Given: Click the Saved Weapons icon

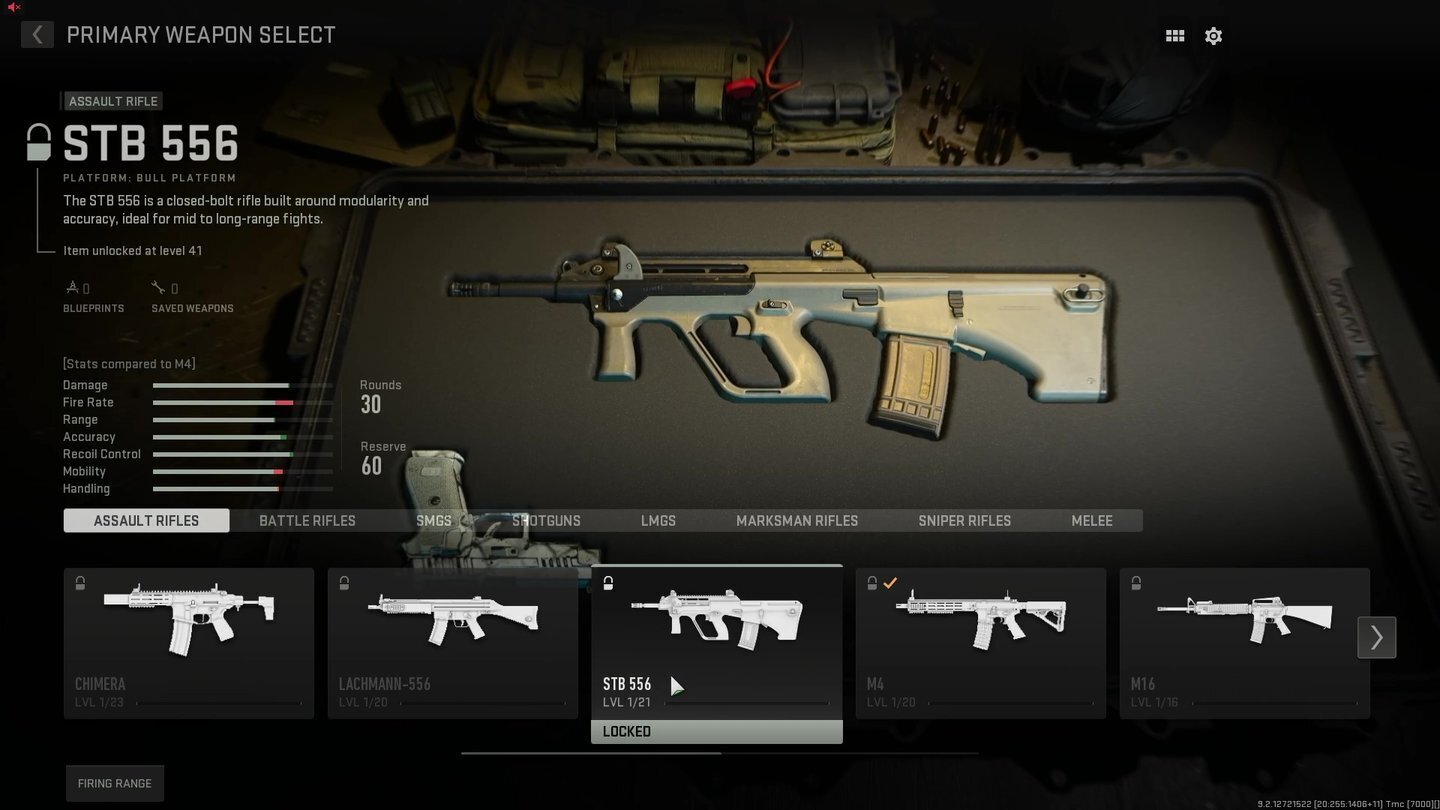Looking at the screenshot, I should coord(158,287).
